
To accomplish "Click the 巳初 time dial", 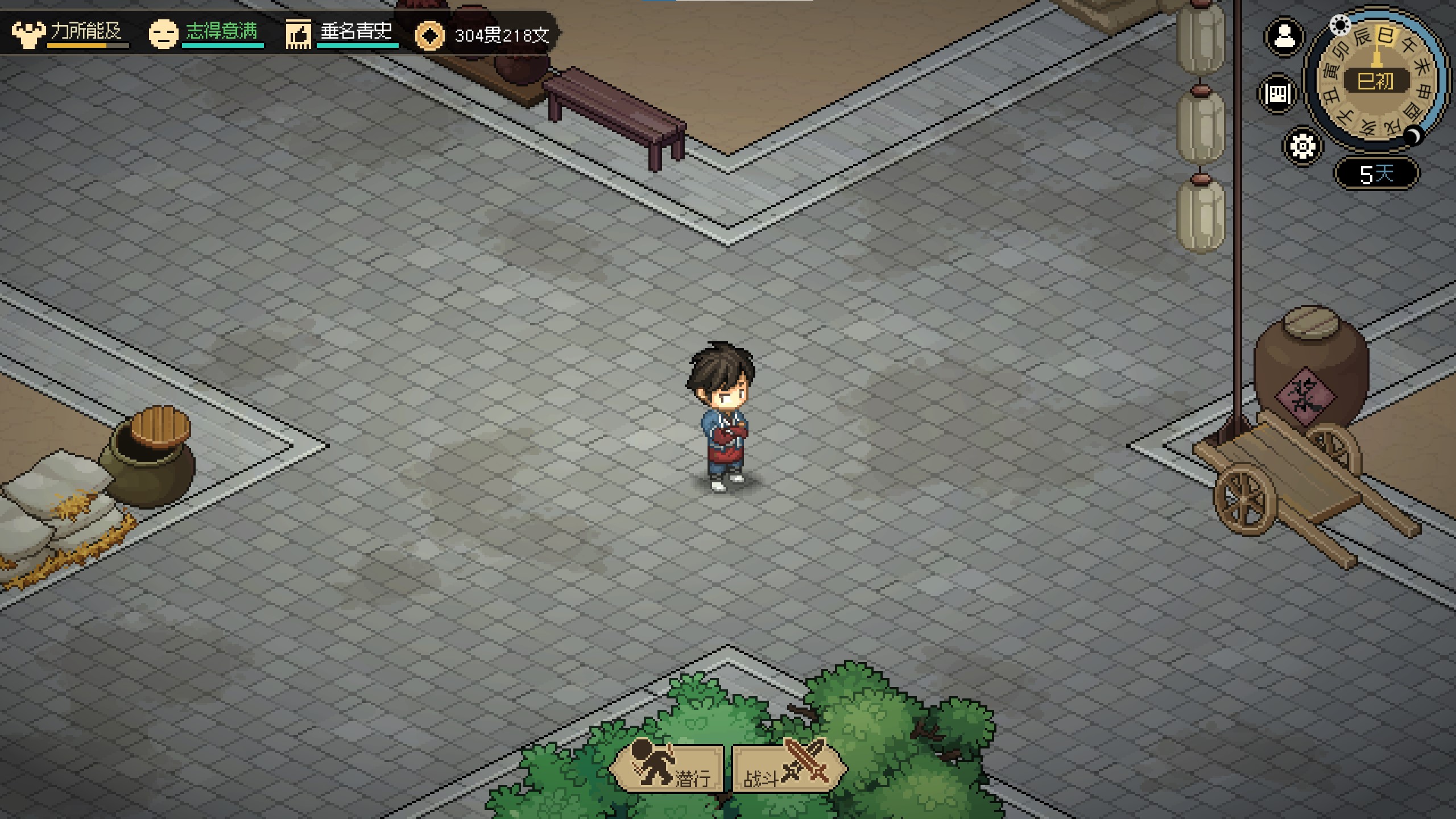I will pyautogui.click(x=1375, y=81).
